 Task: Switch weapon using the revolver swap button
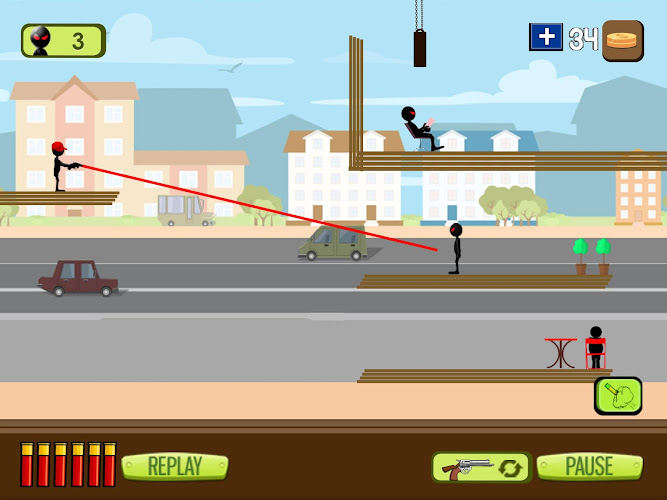480,467
